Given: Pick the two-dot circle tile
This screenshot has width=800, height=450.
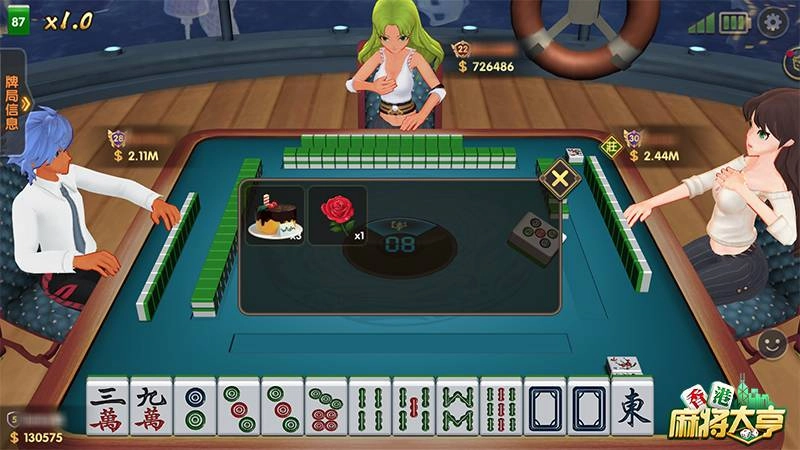Looking at the screenshot, I should pyautogui.click(x=195, y=410).
